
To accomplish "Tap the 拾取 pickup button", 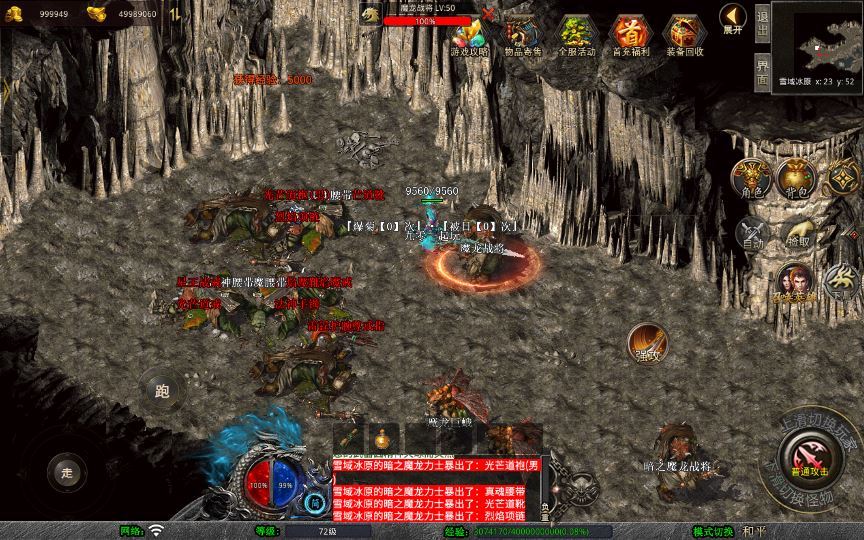I will 798,234.
